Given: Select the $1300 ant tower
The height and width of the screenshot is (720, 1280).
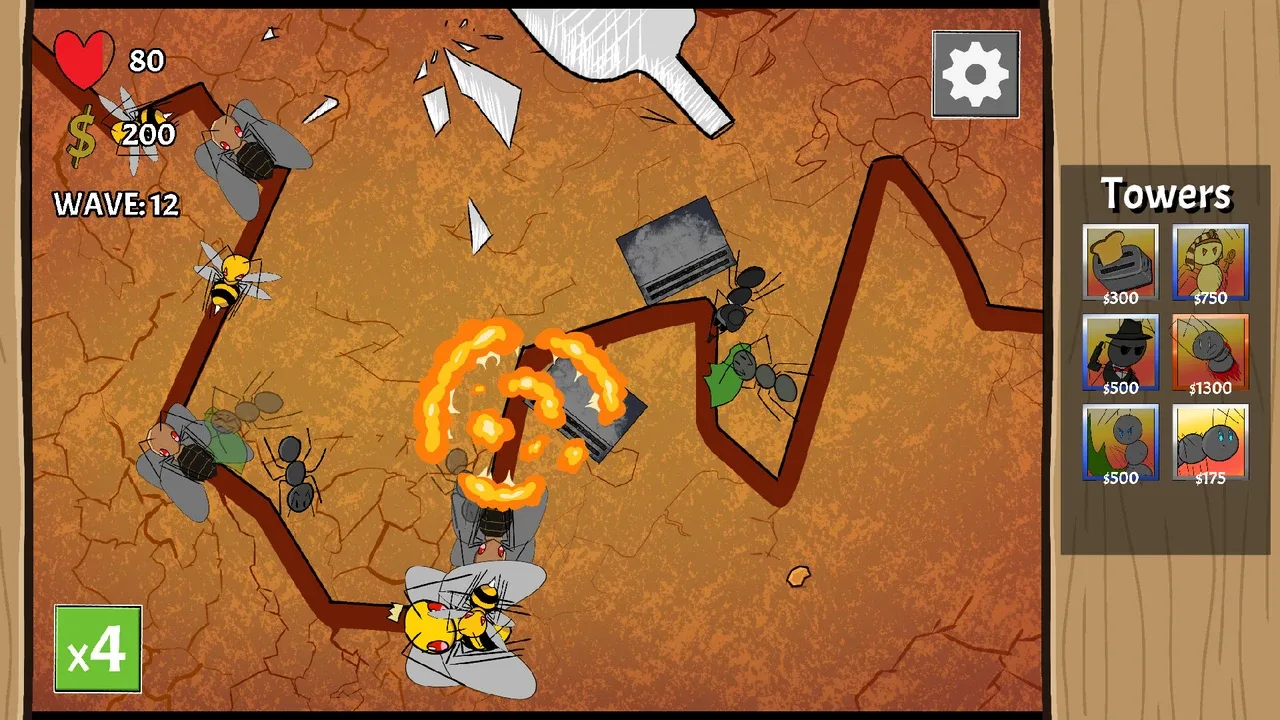Looking at the screenshot, I should [1210, 352].
